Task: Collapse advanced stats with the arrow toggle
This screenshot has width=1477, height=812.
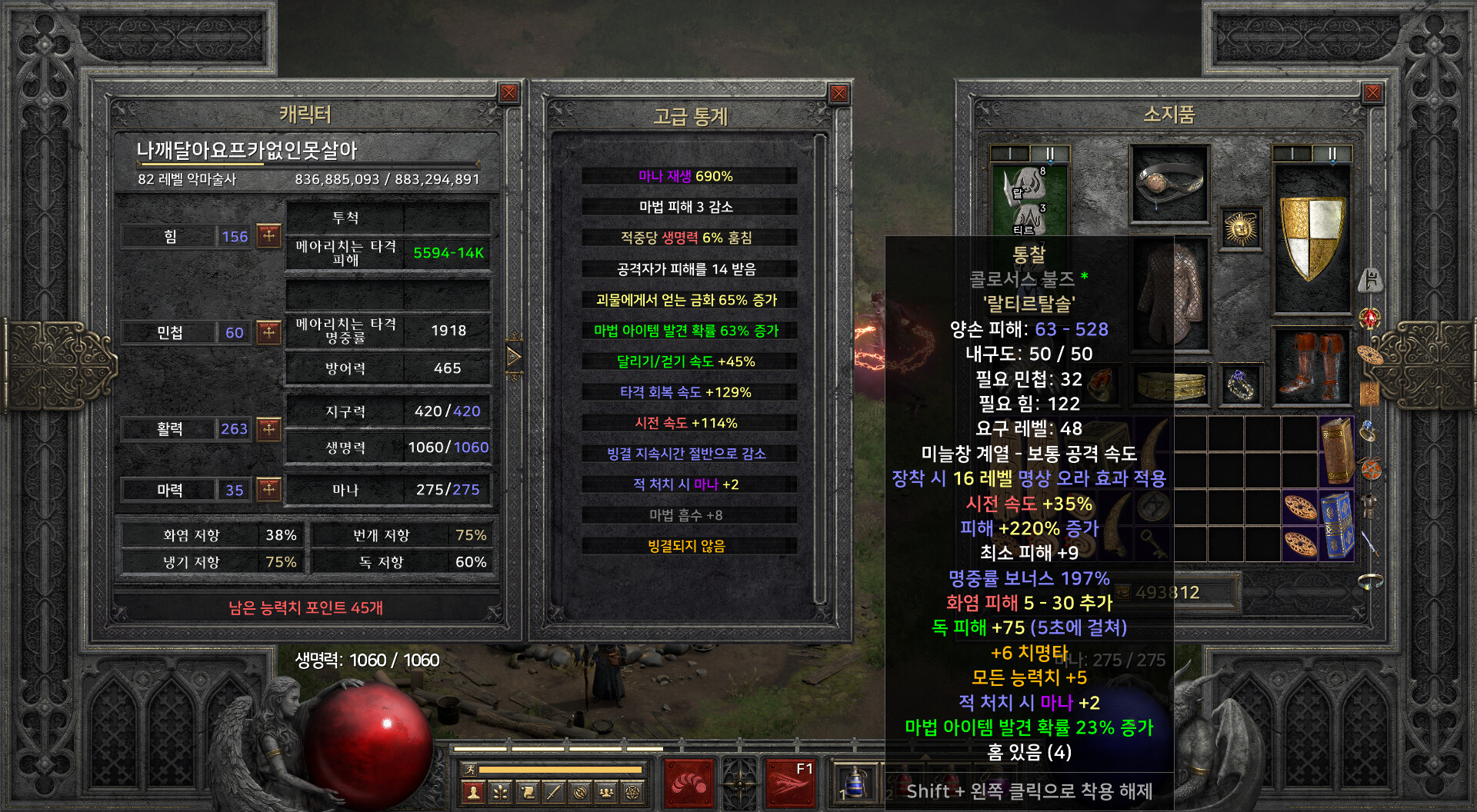Action: (514, 357)
